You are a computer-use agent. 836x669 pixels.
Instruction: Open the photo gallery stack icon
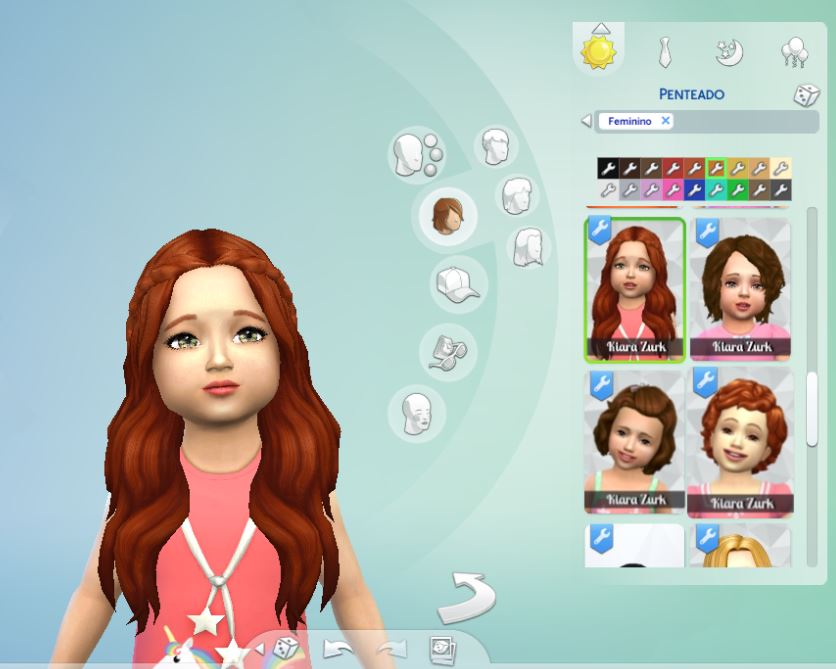click(442, 651)
